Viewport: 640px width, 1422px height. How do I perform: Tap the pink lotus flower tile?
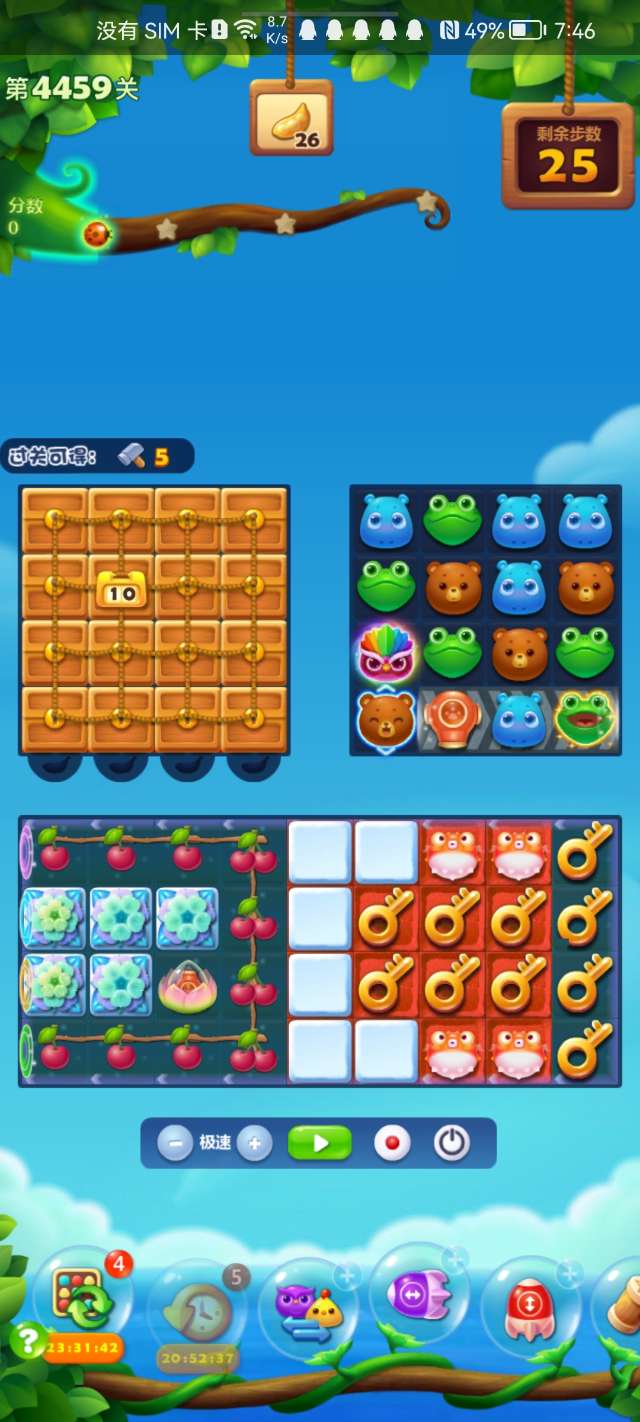pos(187,986)
